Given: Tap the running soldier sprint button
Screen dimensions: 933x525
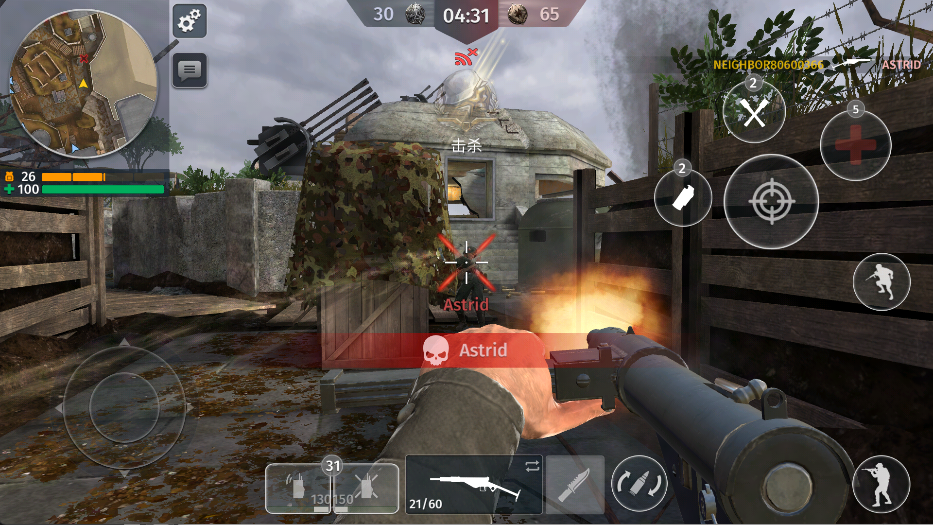Looking at the screenshot, I should (881, 281).
